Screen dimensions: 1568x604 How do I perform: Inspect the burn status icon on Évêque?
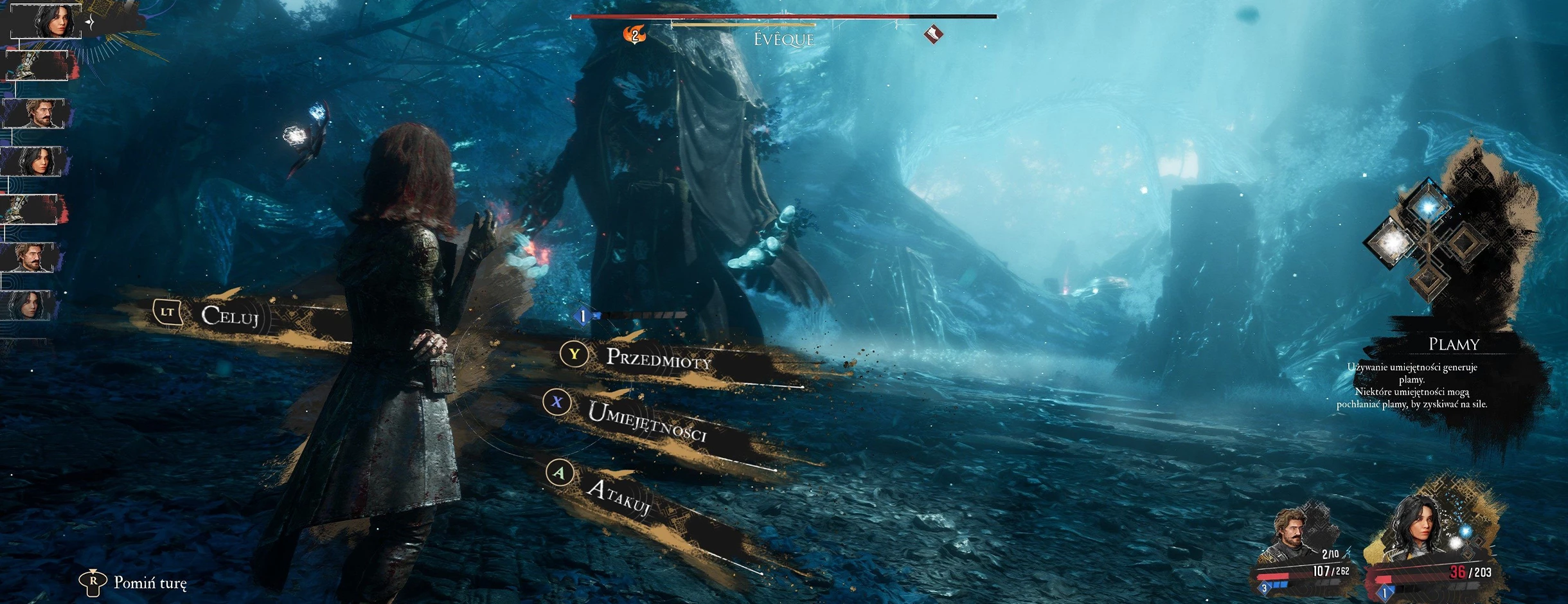tap(635, 34)
